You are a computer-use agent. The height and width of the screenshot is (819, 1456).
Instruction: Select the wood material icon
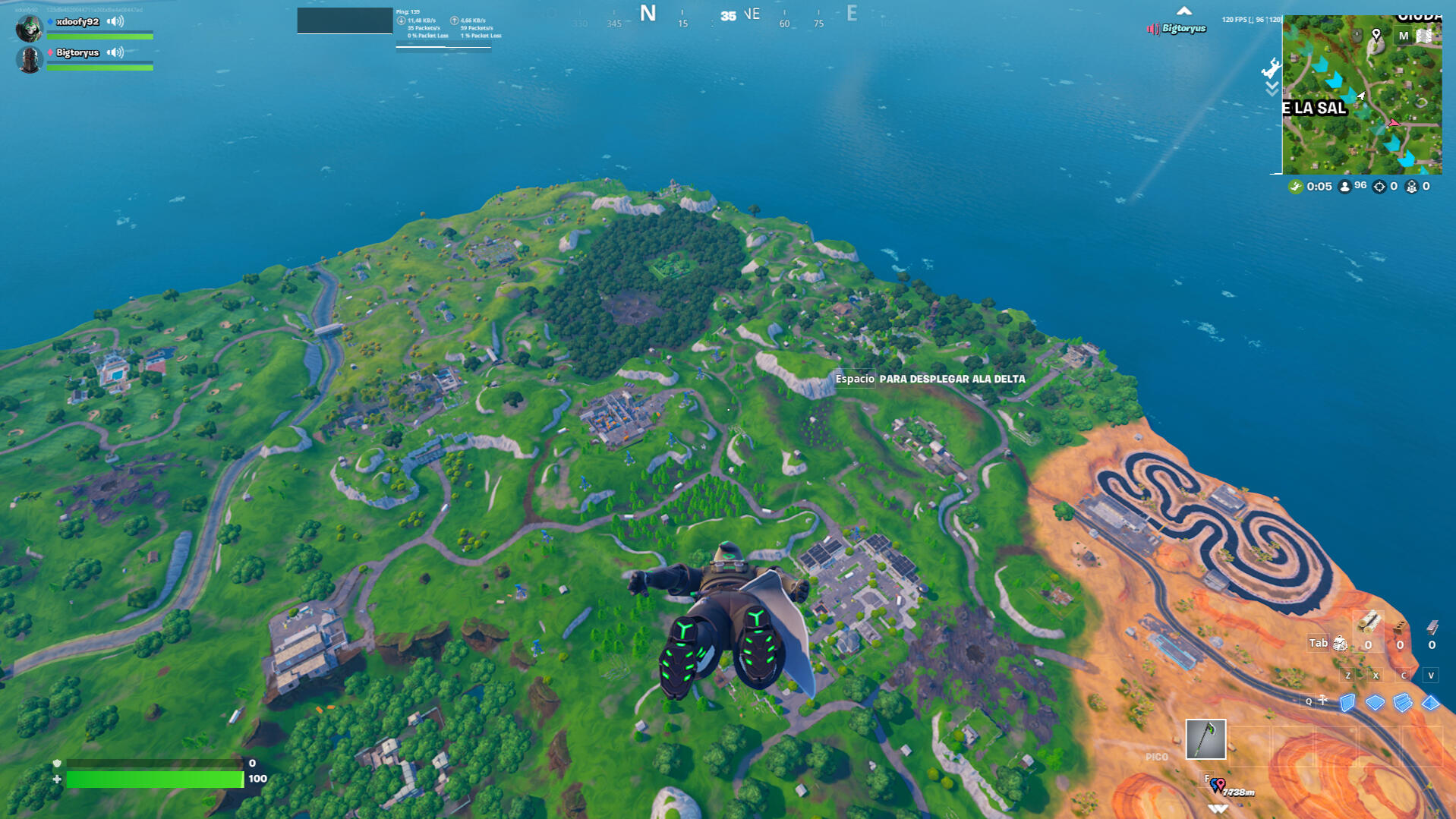1368,624
